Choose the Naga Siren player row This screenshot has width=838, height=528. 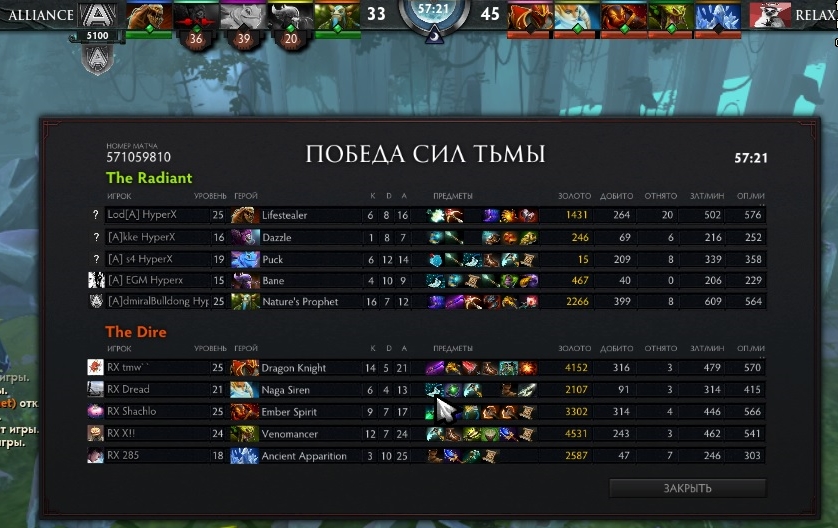tap(300, 390)
